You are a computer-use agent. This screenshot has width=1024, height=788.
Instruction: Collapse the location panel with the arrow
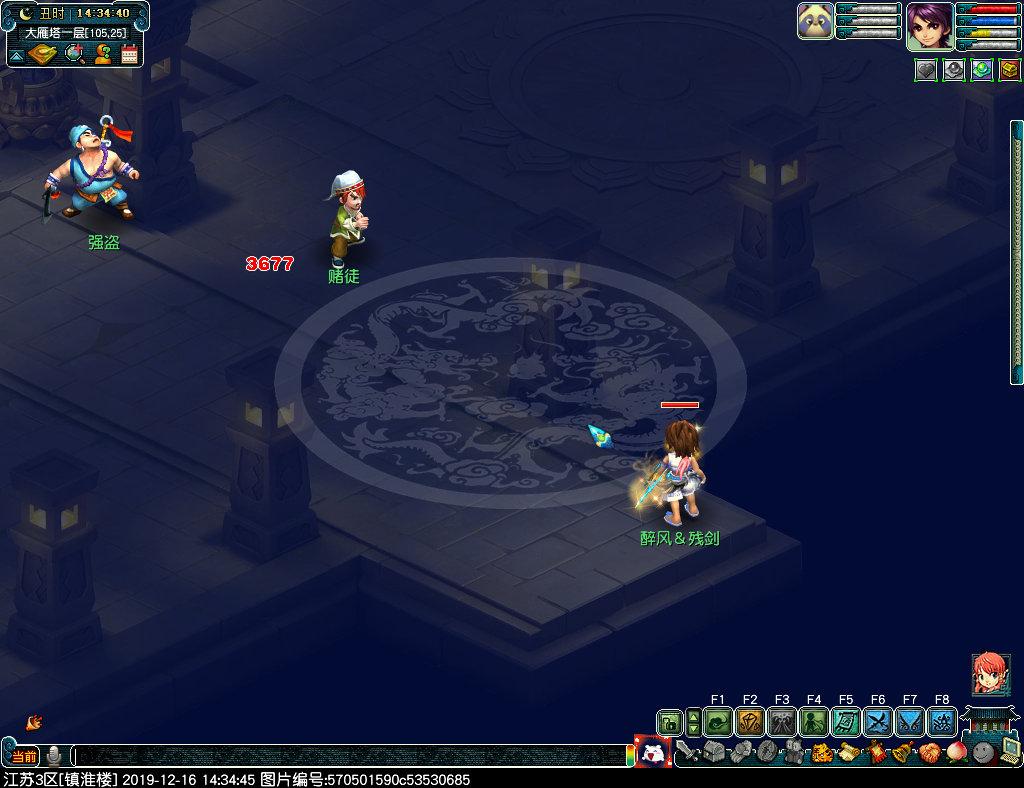[x=16, y=56]
